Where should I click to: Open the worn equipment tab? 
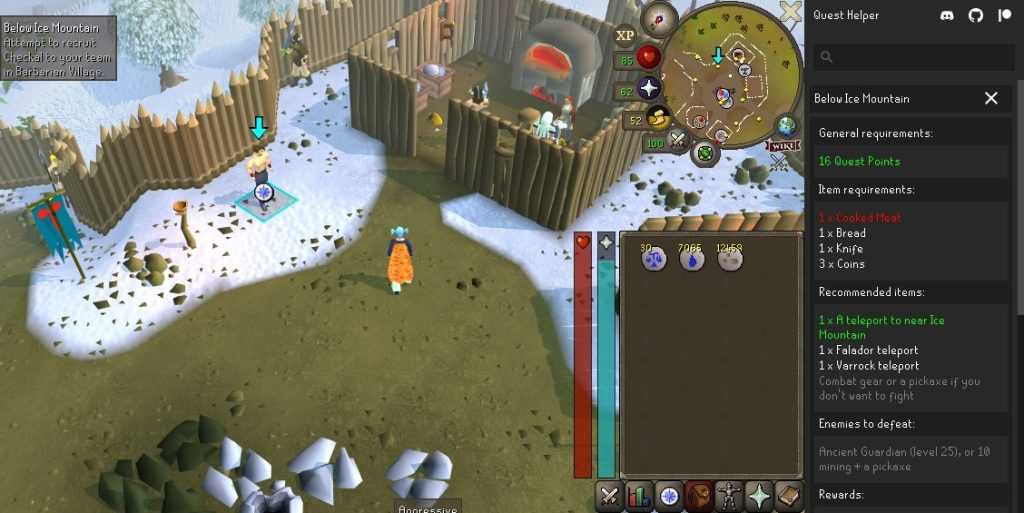point(729,495)
